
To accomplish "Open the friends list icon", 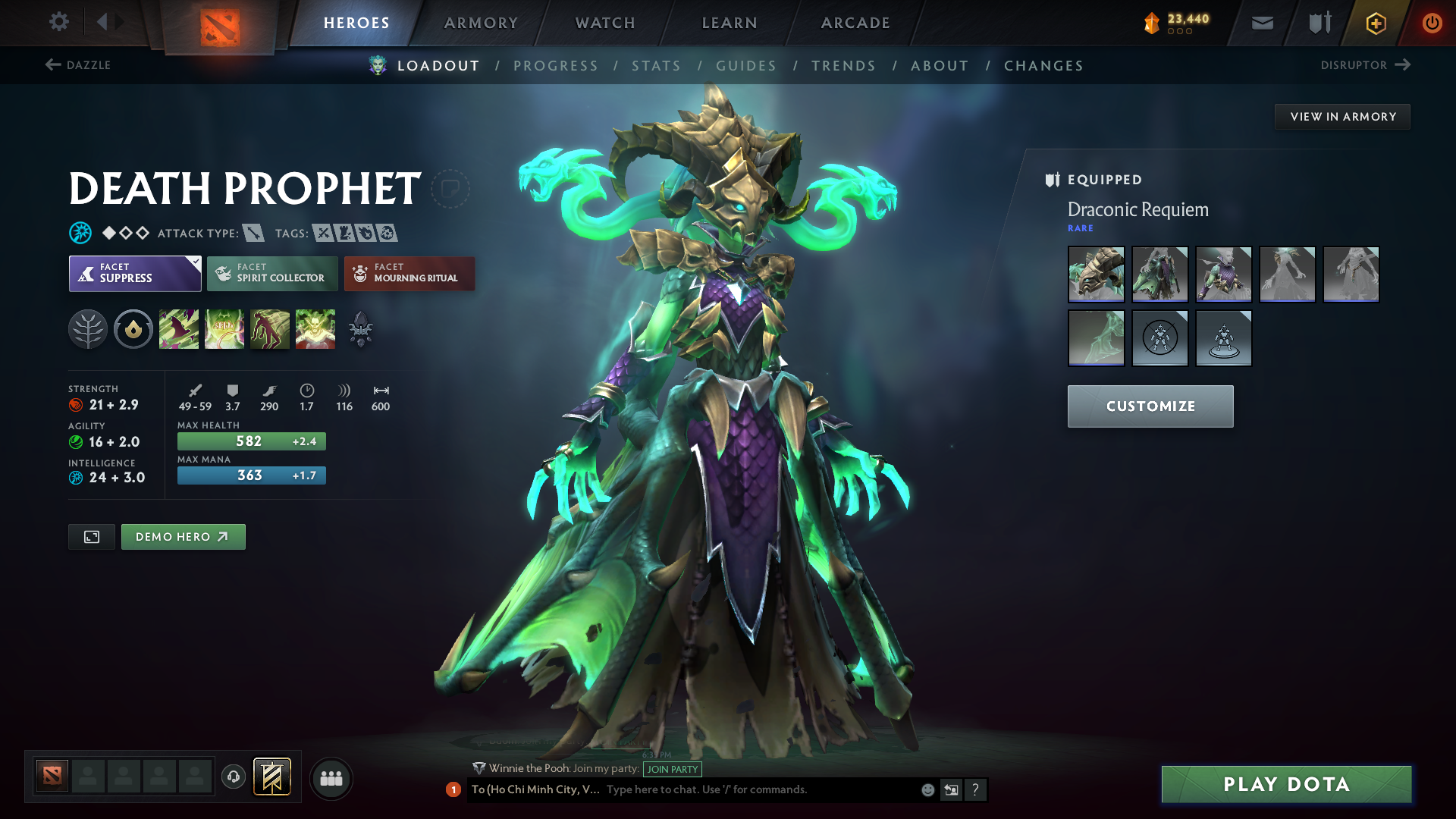I will click(331, 777).
